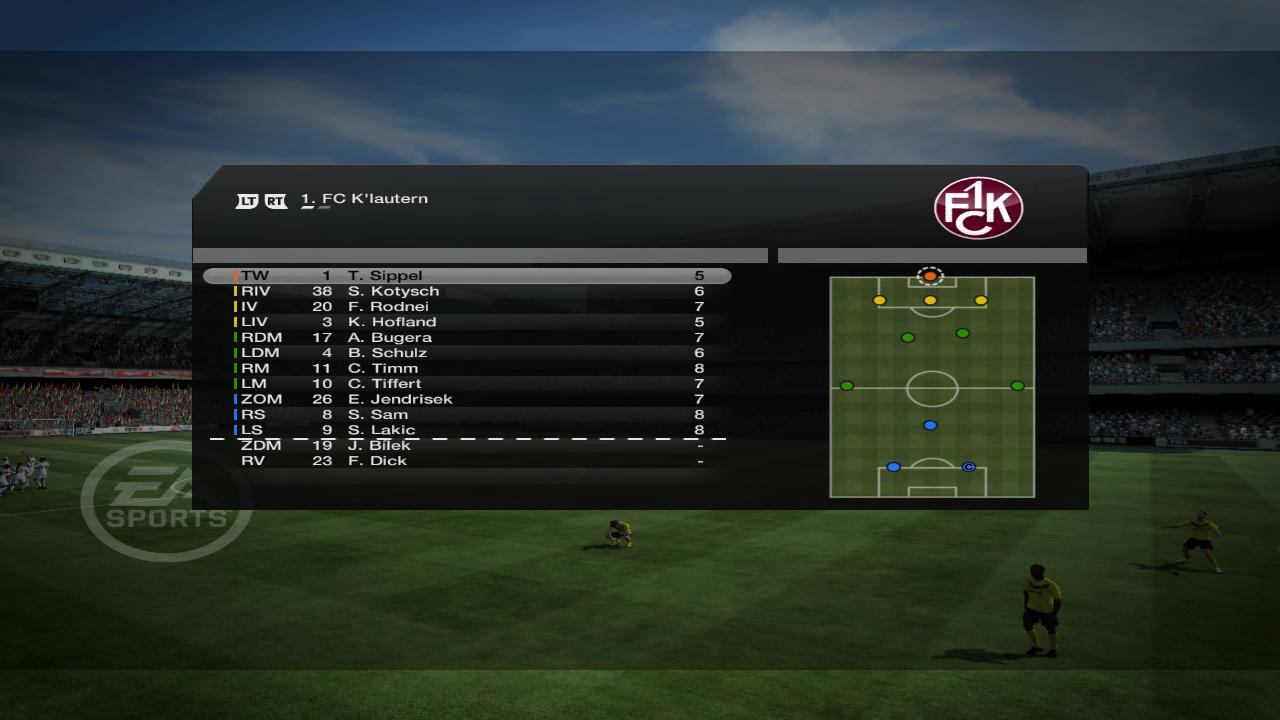Click the 1. FC K'lautern team name

pos(365,199)
